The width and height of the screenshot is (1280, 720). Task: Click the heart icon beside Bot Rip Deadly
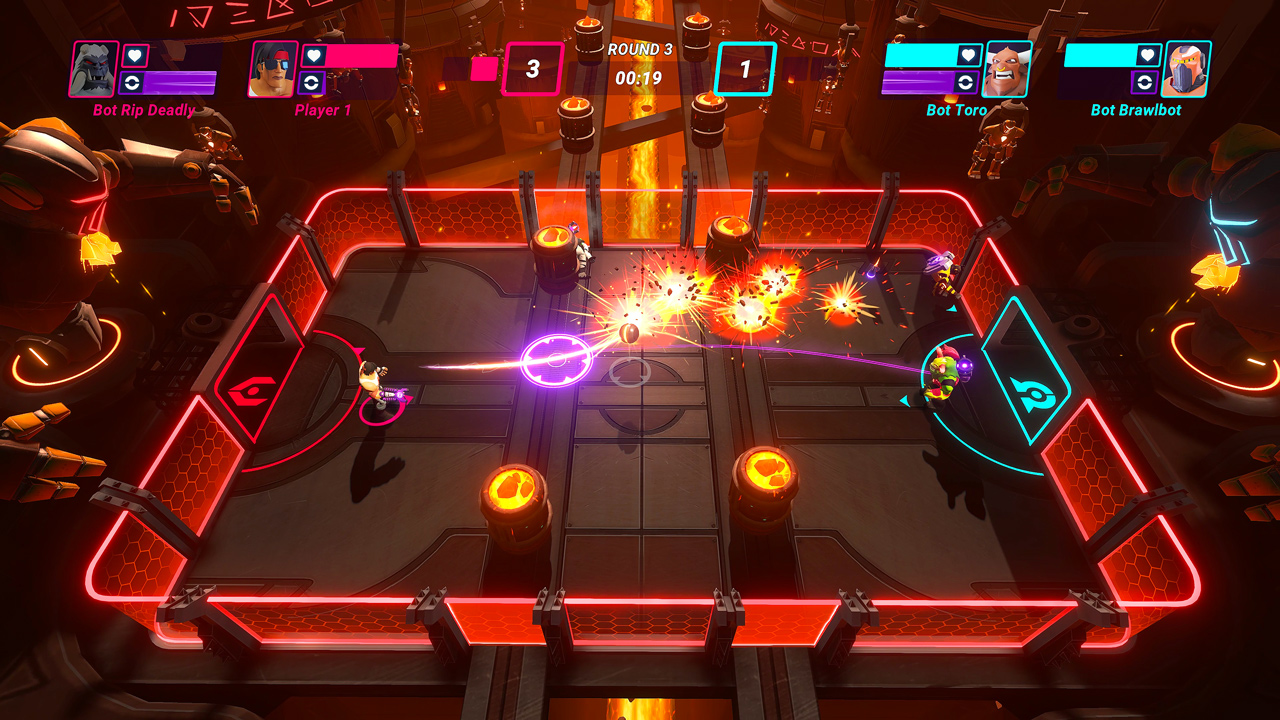[x=137, y=56]
